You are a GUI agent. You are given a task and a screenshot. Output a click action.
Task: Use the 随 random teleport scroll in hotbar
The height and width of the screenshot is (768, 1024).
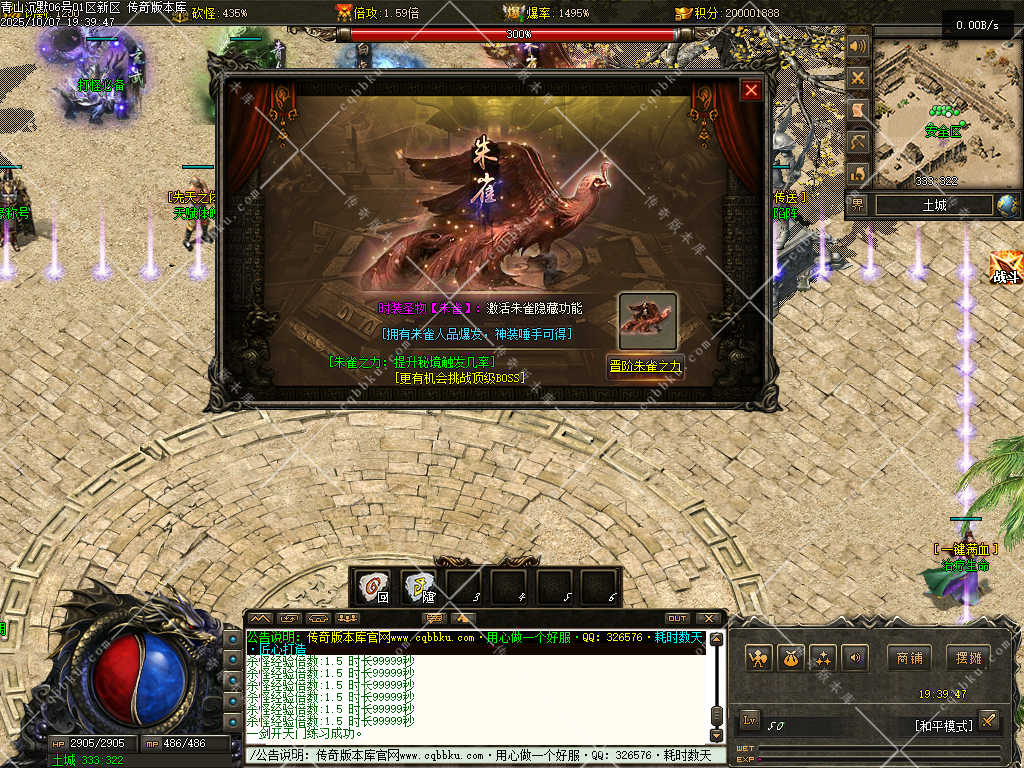pyautogui.click(x=419, y=587)
